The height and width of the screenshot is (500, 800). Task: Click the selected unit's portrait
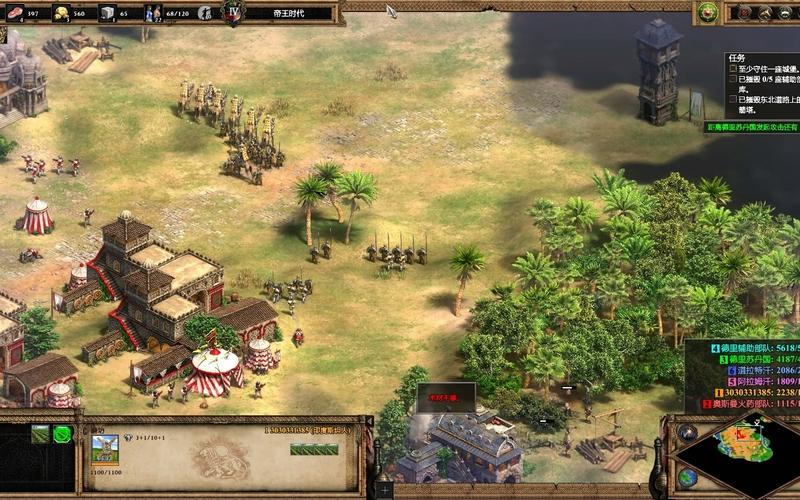click(105, 447)
